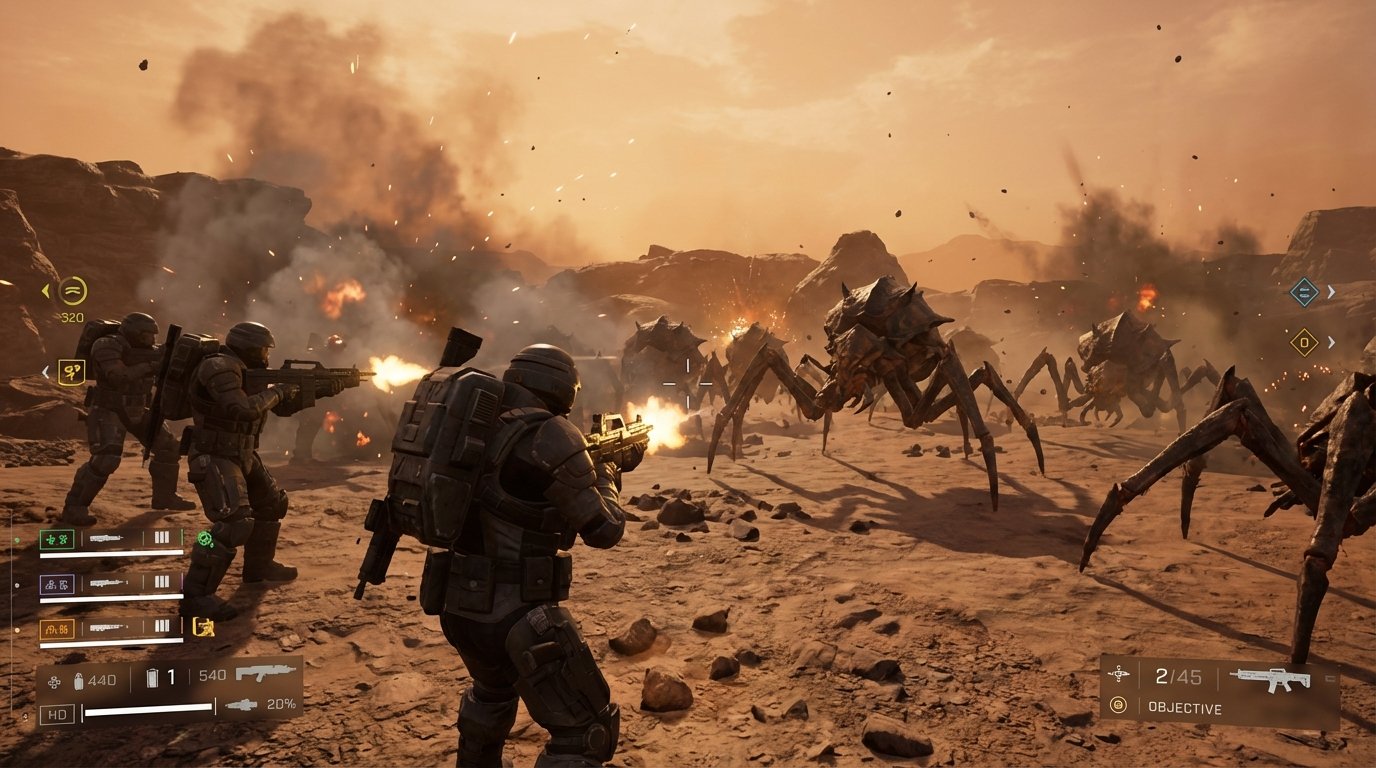1376x768 pixels.
Task: Select the green medic class icon in squad list
Action: (58, 541)
